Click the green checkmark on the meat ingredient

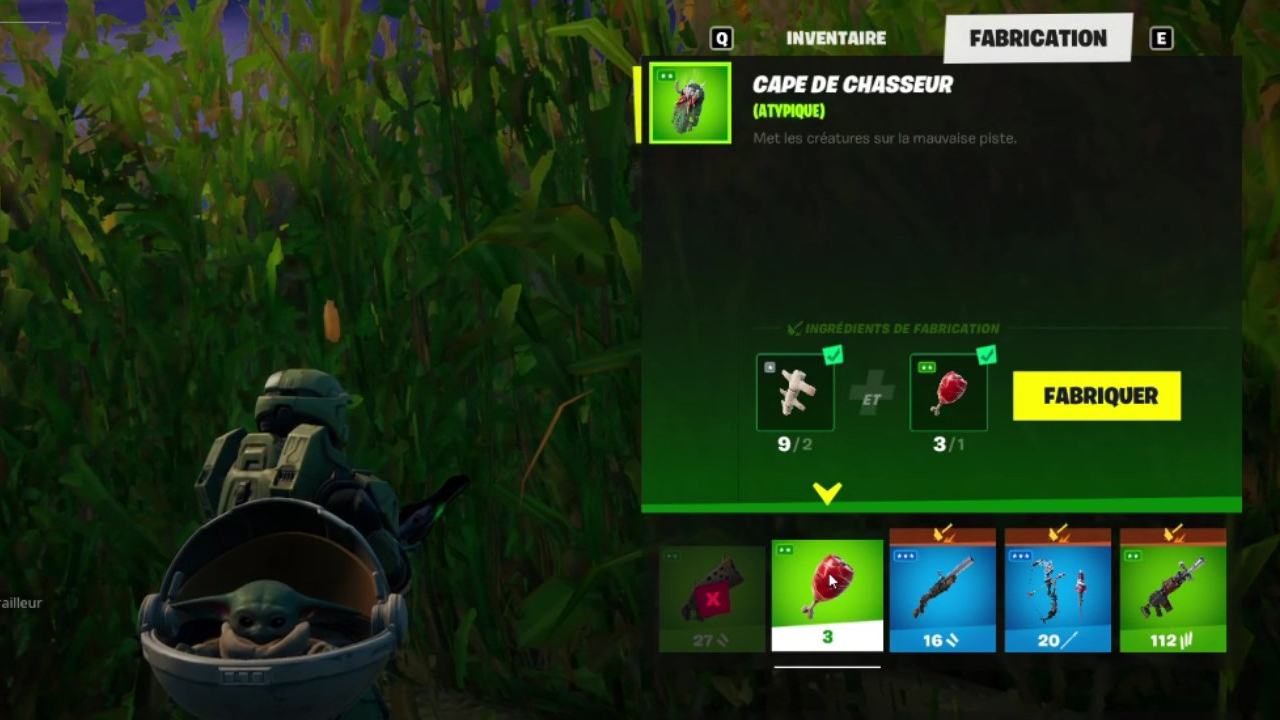[x=987, y=356]
